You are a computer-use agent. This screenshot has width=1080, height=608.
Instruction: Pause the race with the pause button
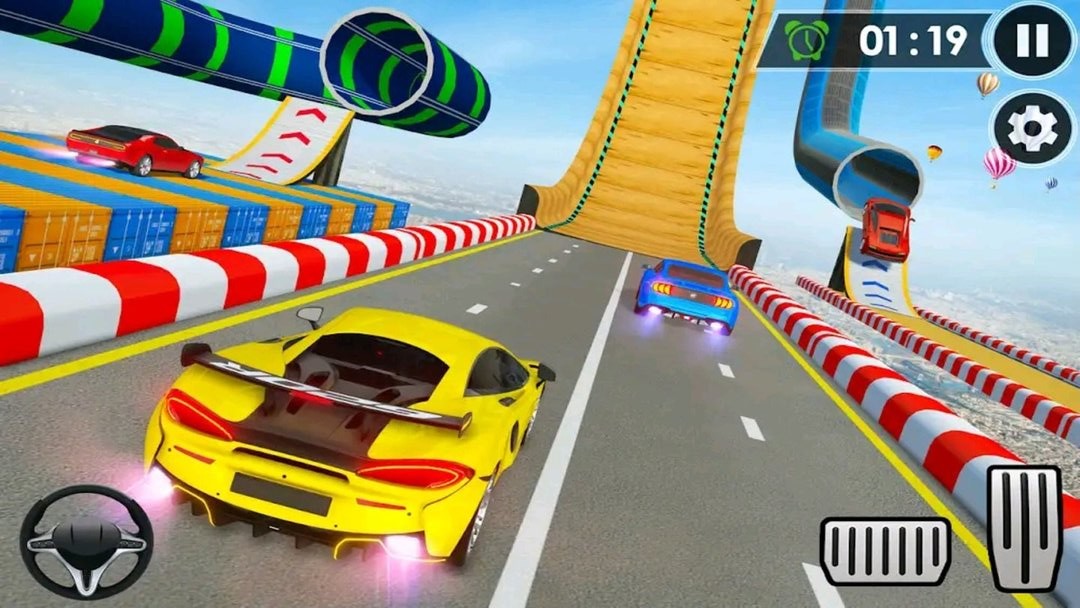1032,40
